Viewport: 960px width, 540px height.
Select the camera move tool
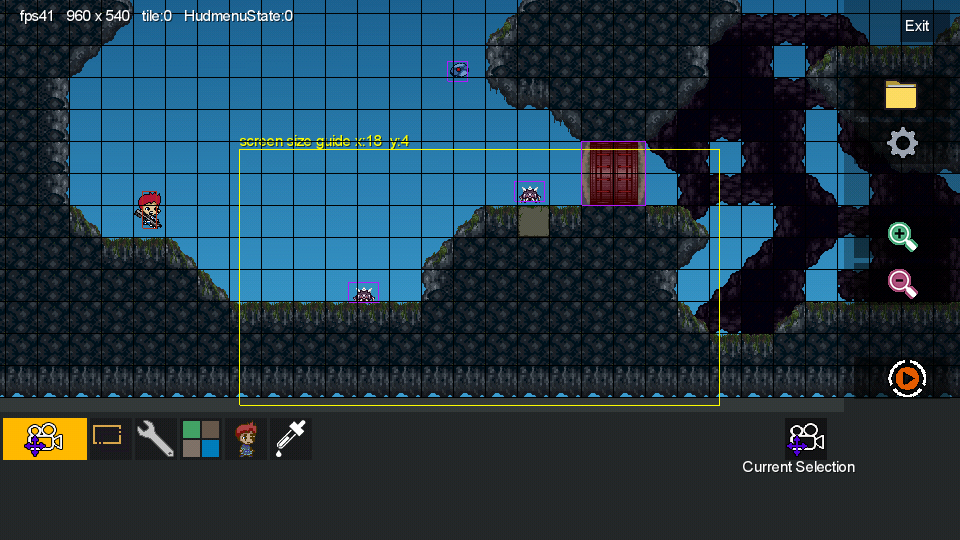[x=45, y=439]
